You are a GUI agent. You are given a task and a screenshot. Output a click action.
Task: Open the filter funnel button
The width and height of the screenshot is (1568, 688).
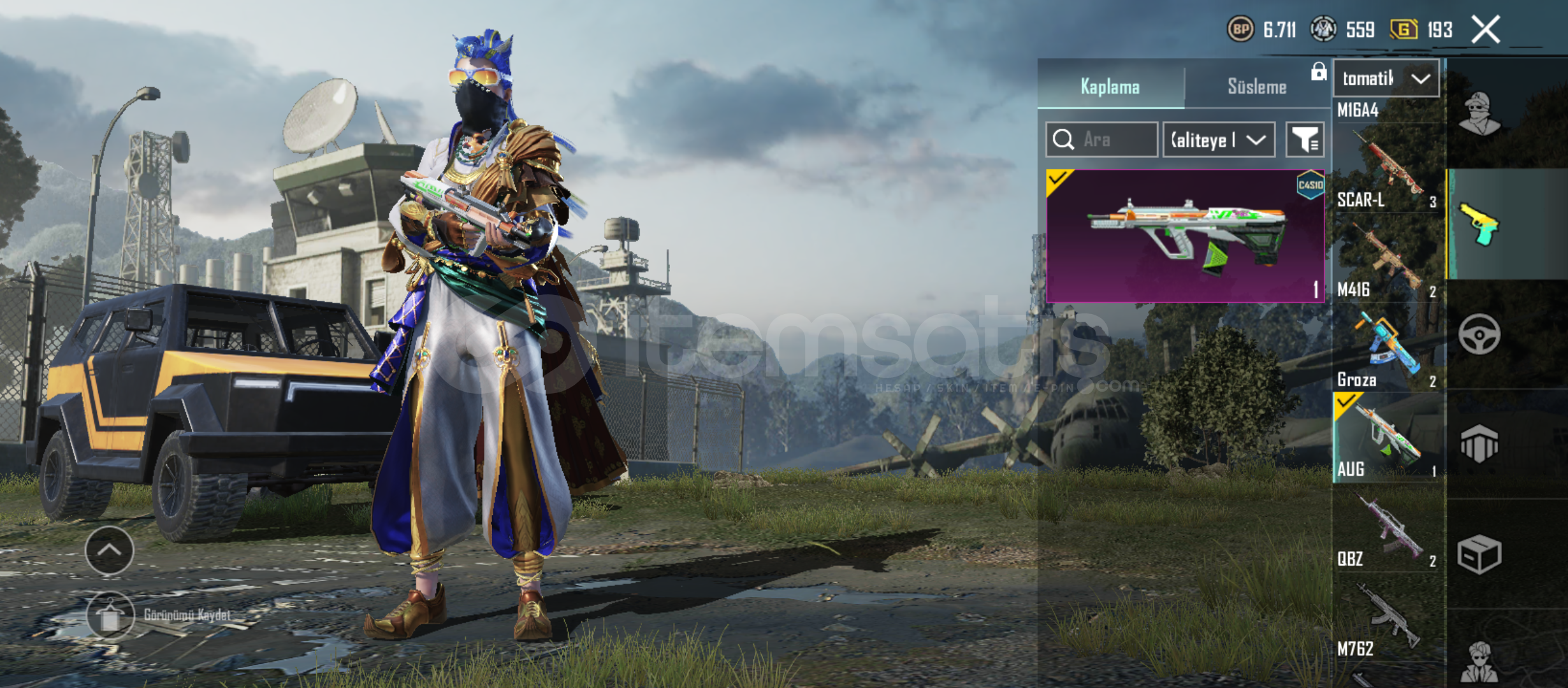click(x=1305, y=140)
